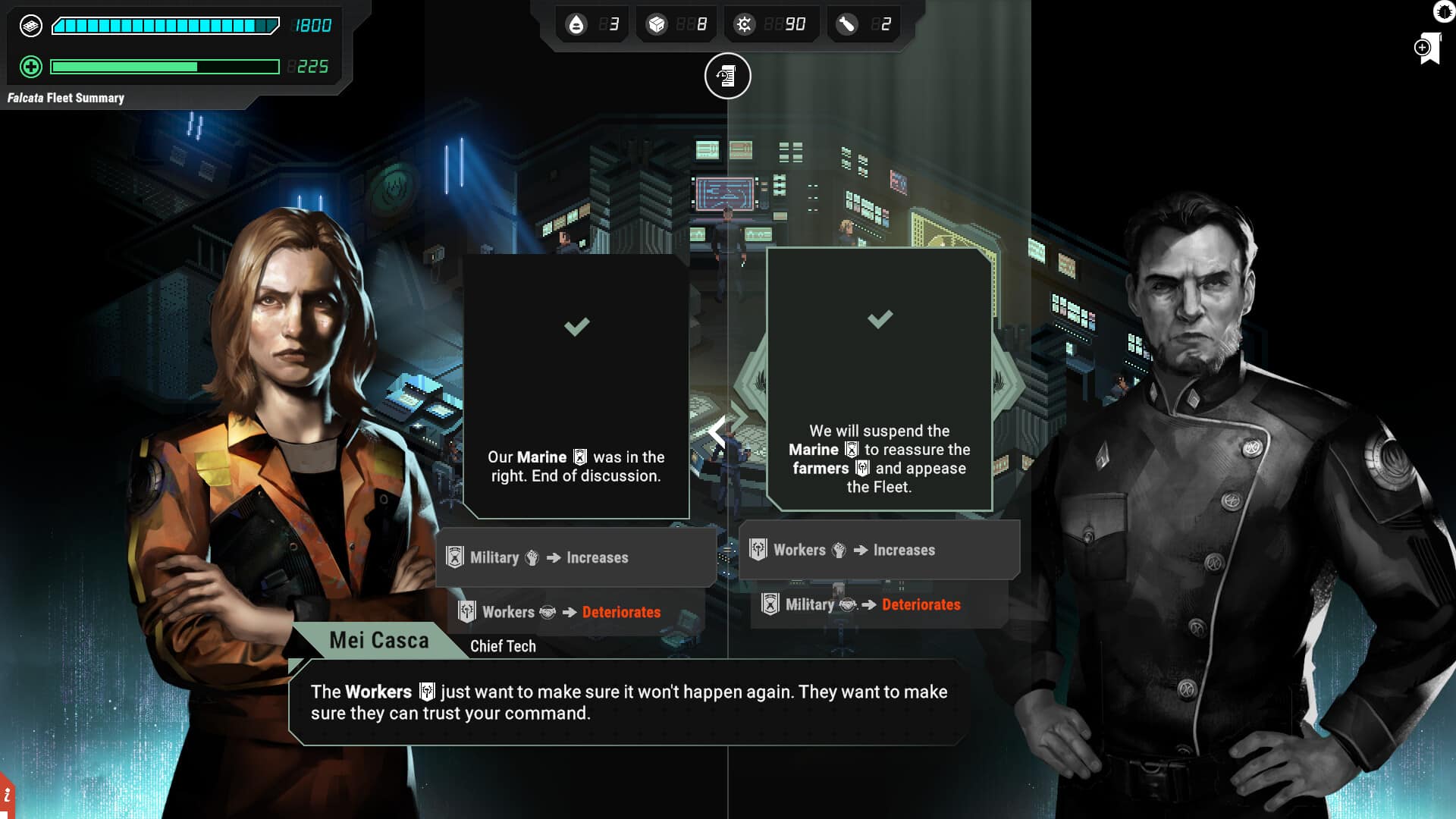Click the water droplet resource icon

(576, 25)
